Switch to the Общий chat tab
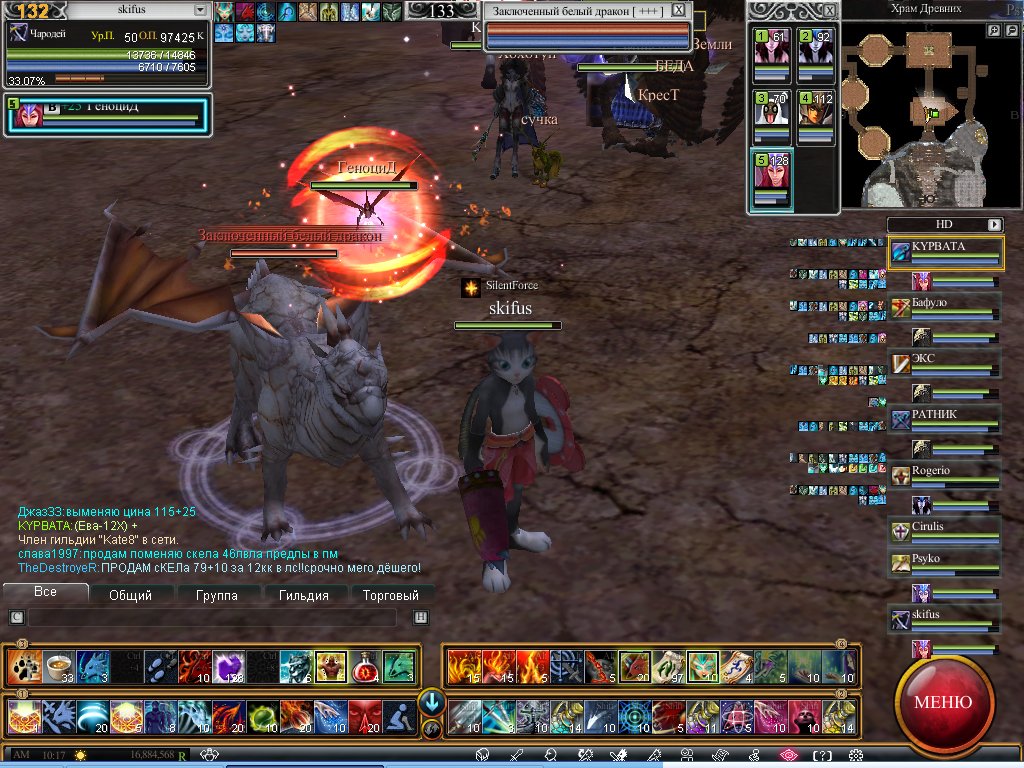 tap(130, 595)
